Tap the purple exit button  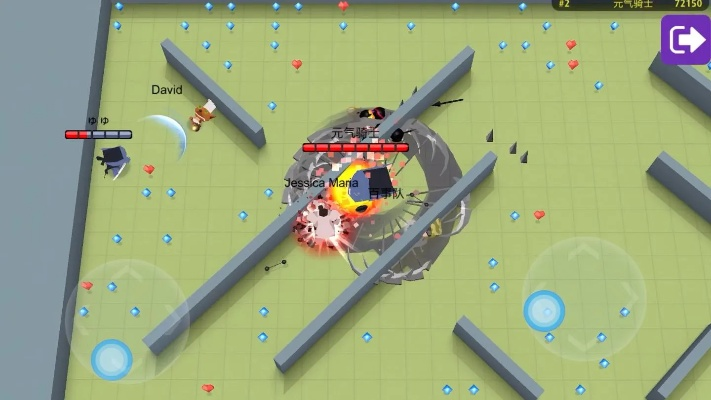(685, 40)
